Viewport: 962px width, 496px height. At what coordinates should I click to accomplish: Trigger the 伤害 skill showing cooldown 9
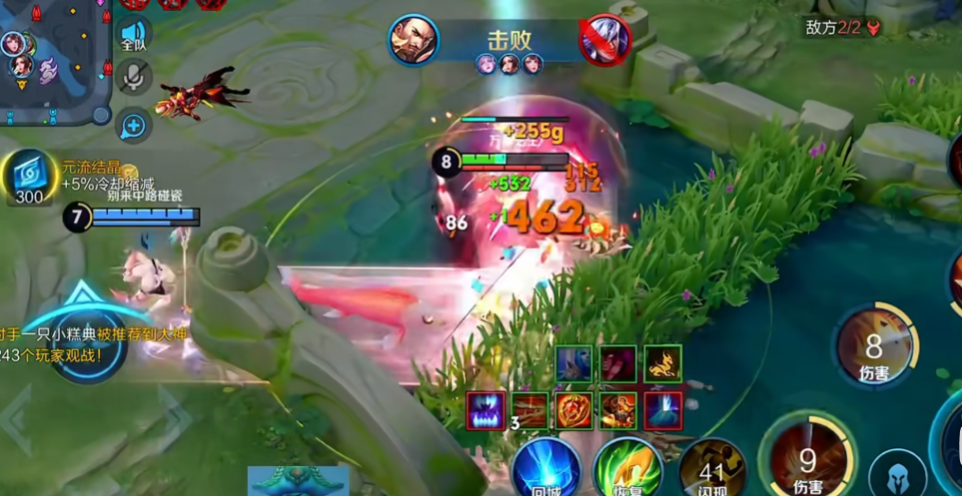[807, 455]
